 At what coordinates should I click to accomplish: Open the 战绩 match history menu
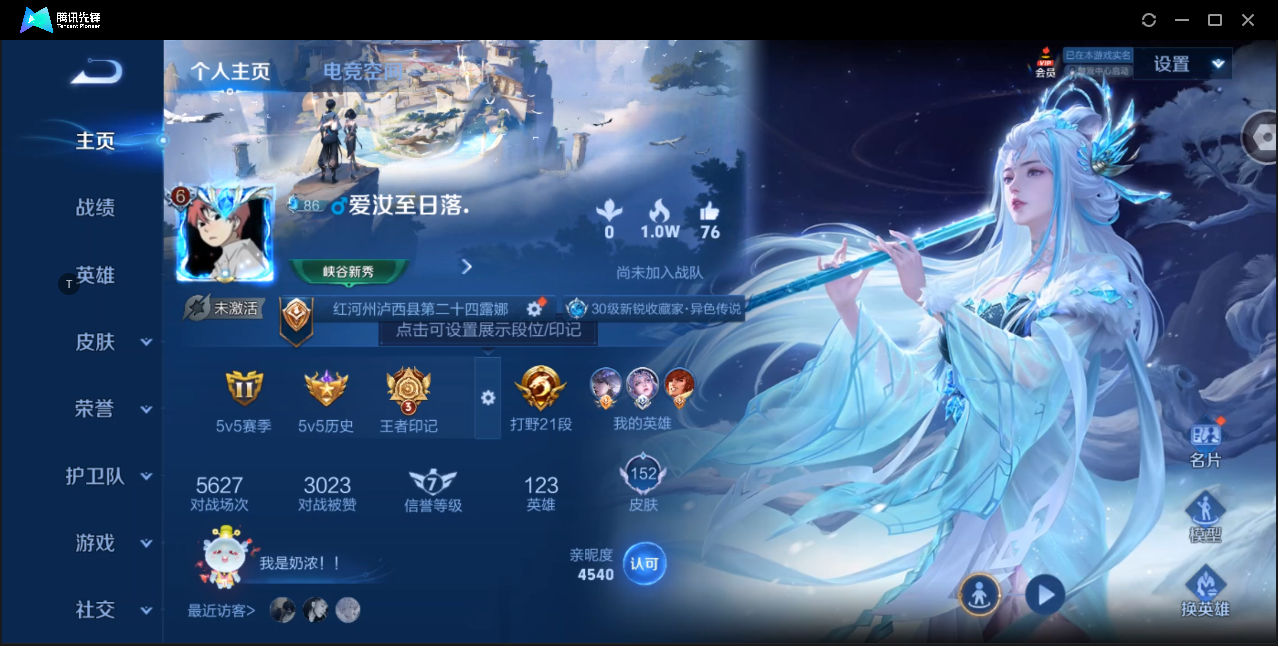[95, 208]
